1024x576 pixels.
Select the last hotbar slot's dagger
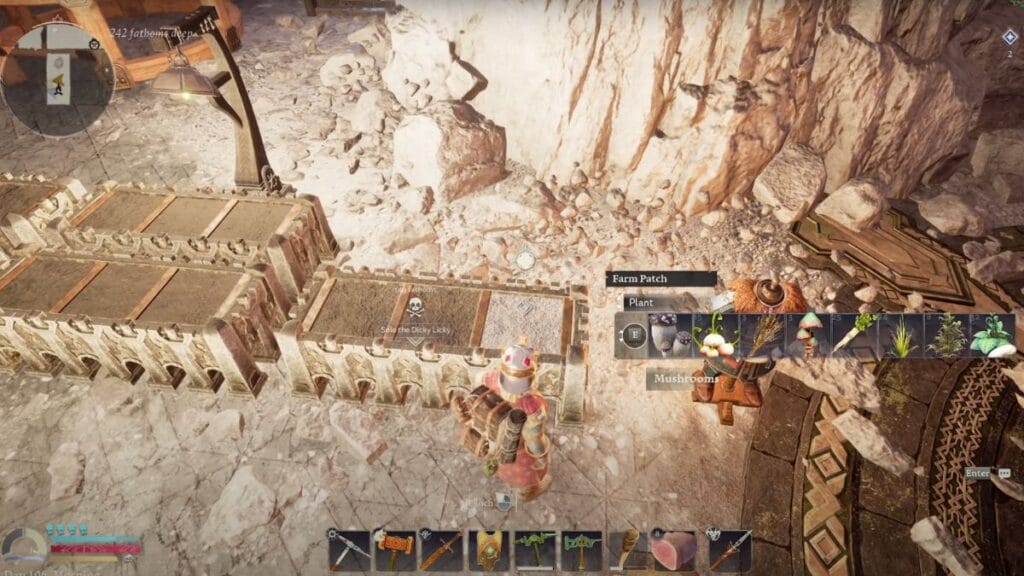coord(729,551)
